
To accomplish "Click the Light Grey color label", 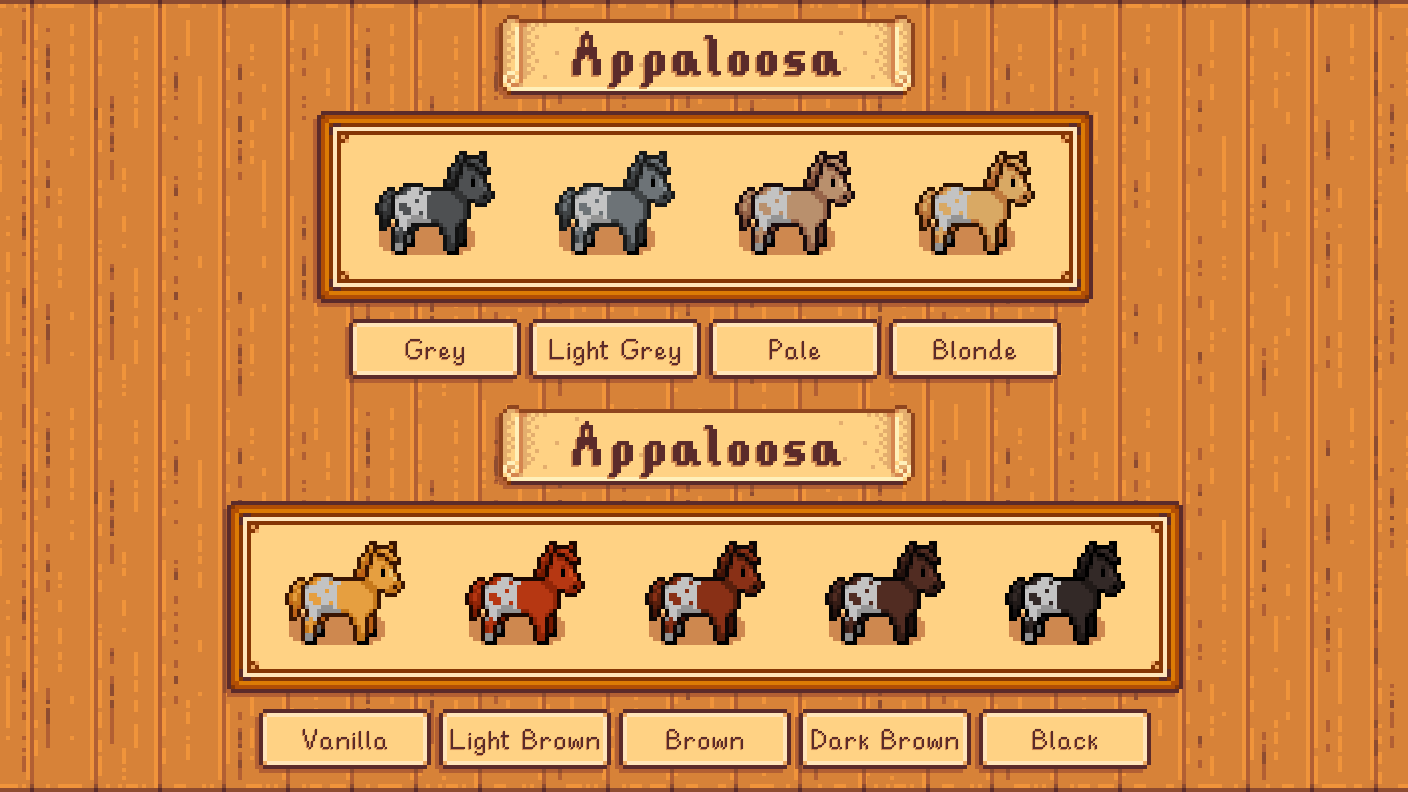I will (x=614, y=350).
